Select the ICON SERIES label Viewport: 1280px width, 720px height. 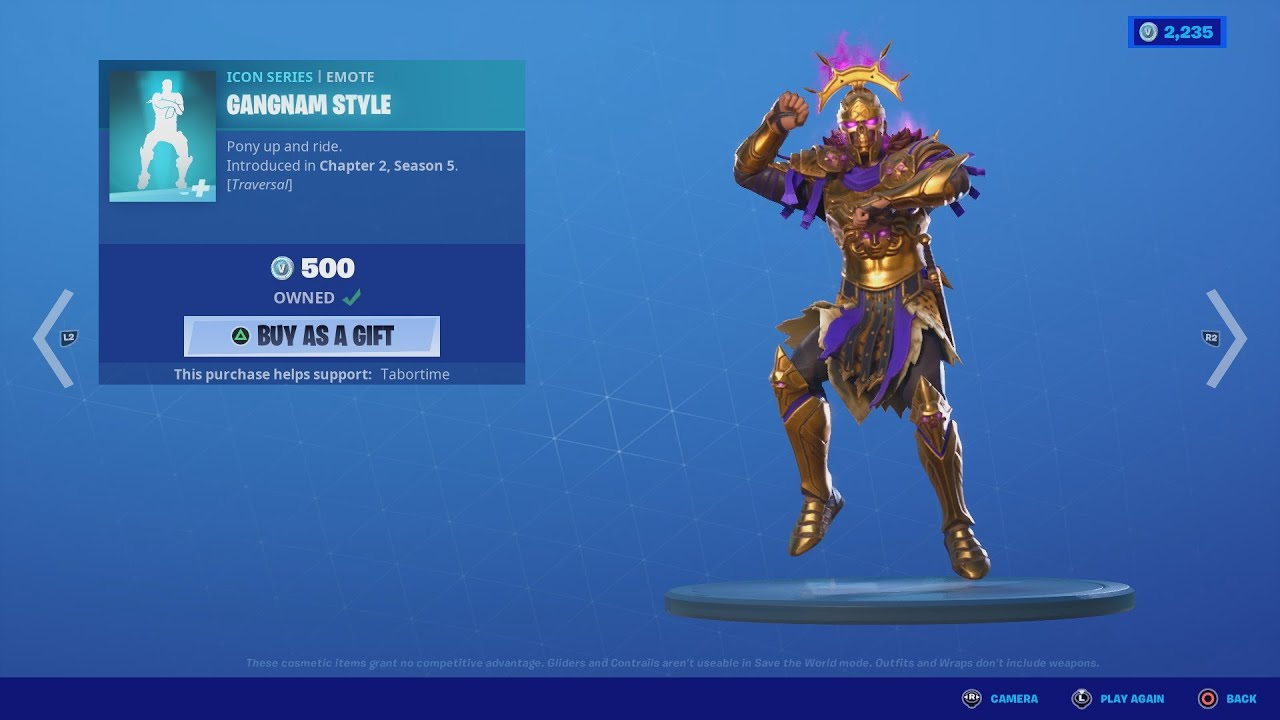(269, 76)
